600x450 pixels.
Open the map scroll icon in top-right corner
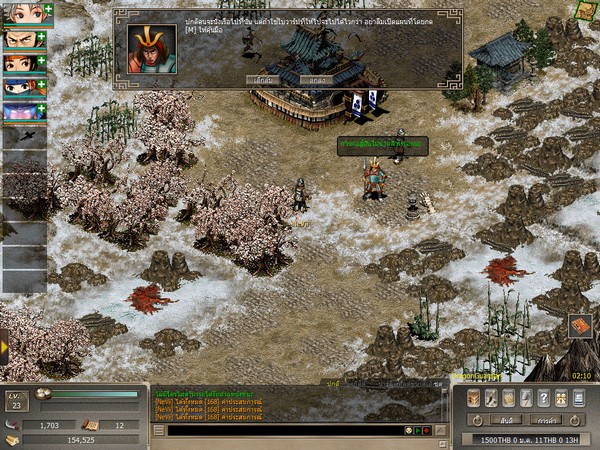click(x=586, y=10)
